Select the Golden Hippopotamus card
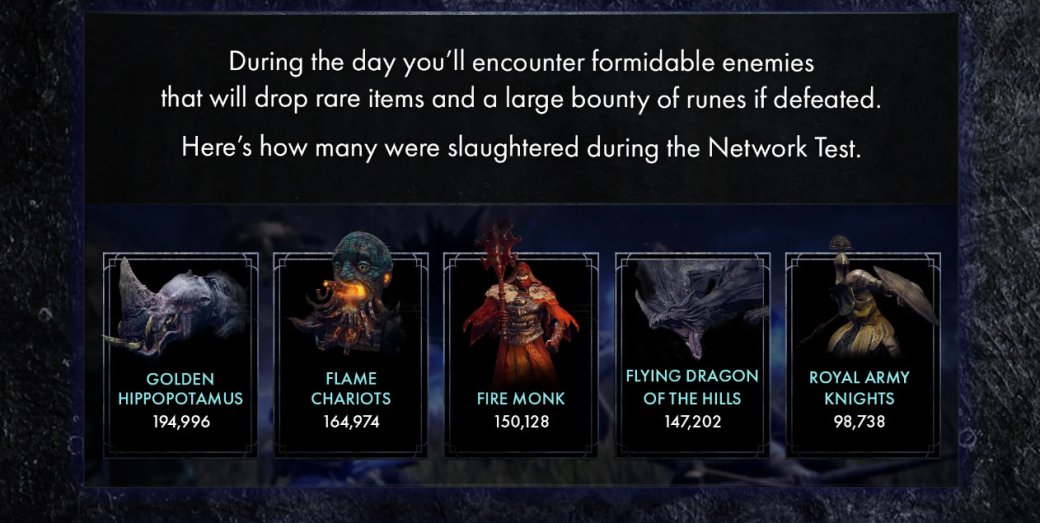Image resolution: width=1040 pixels, height=523 pixels. coord(180,355)
